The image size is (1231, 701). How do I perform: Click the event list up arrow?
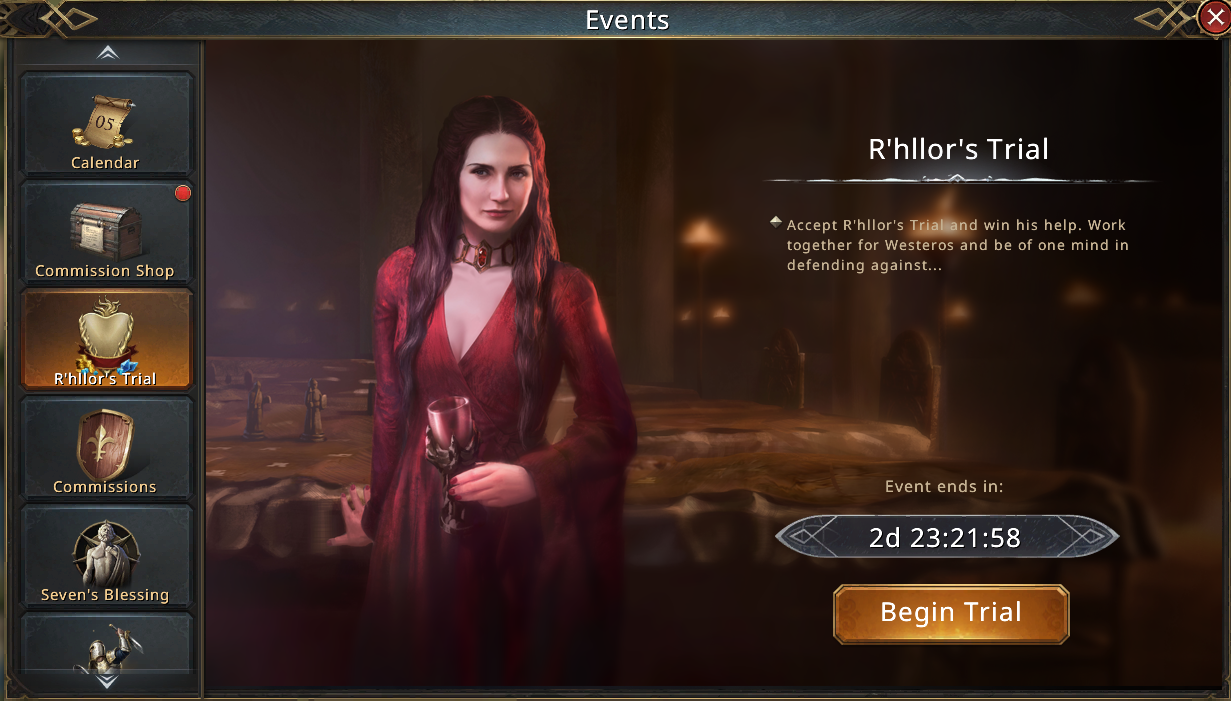[x=107, y=53]
